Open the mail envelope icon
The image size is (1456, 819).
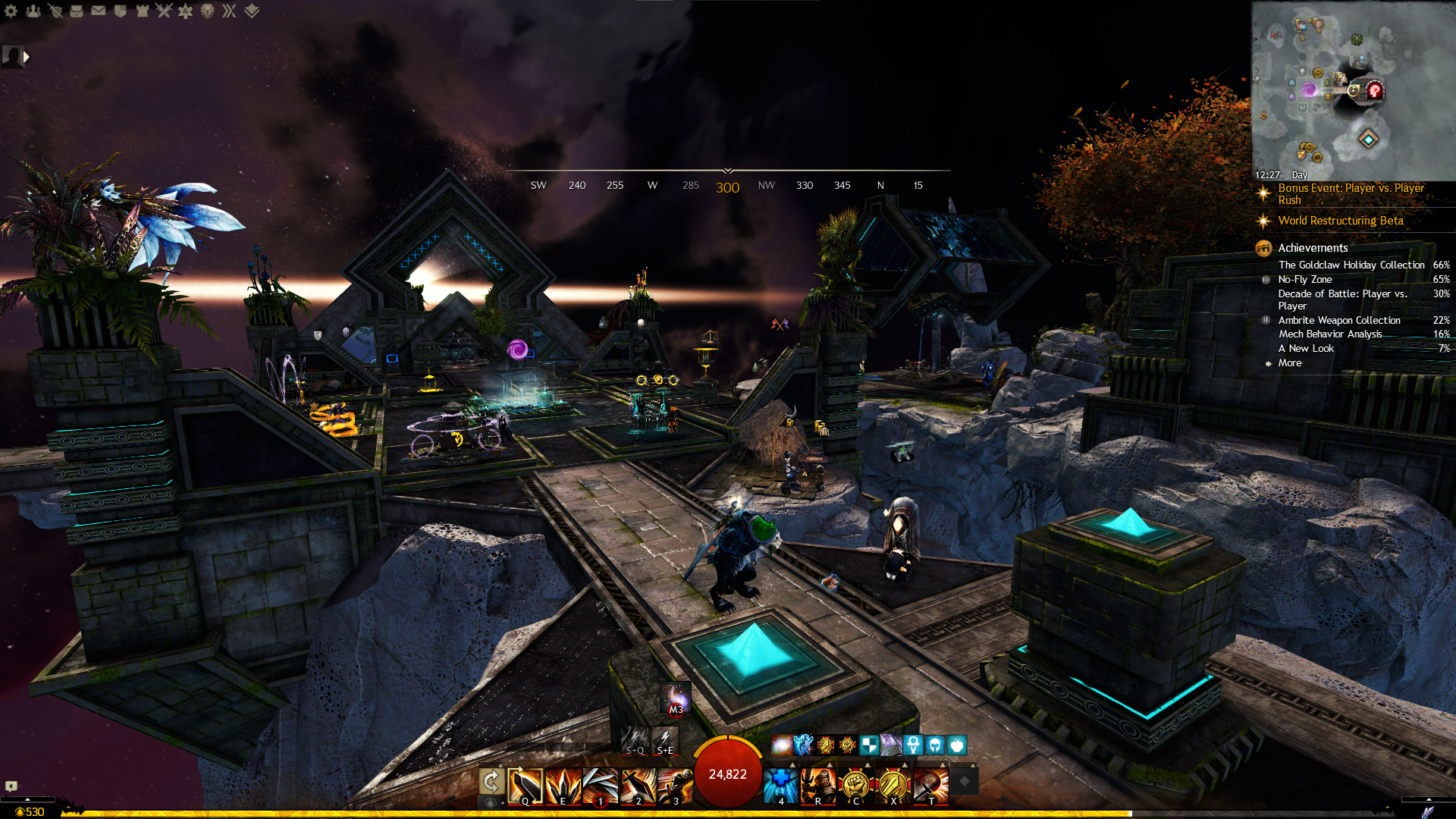tap(99, 11)
